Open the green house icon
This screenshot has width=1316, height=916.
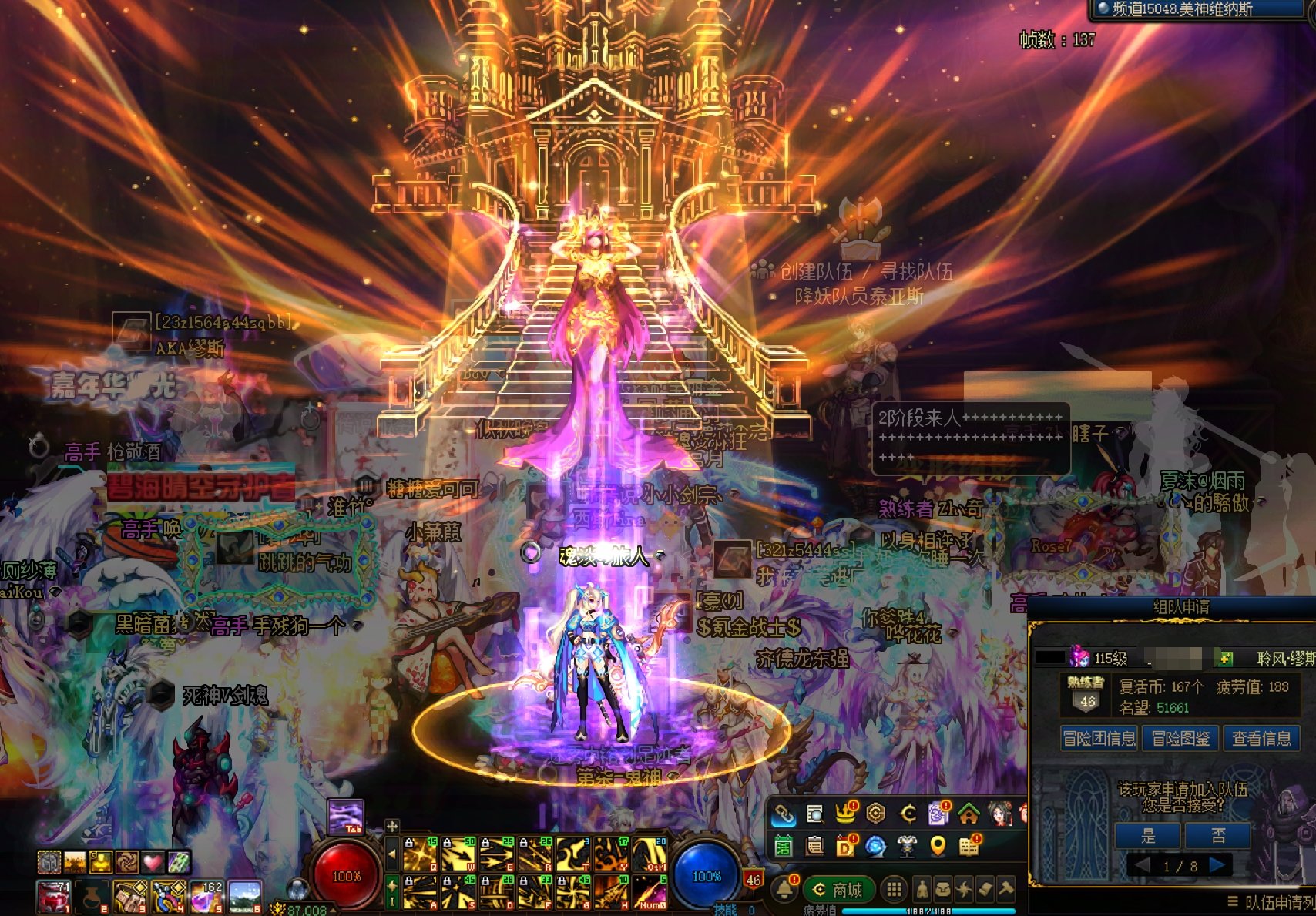tap(969, 814)
